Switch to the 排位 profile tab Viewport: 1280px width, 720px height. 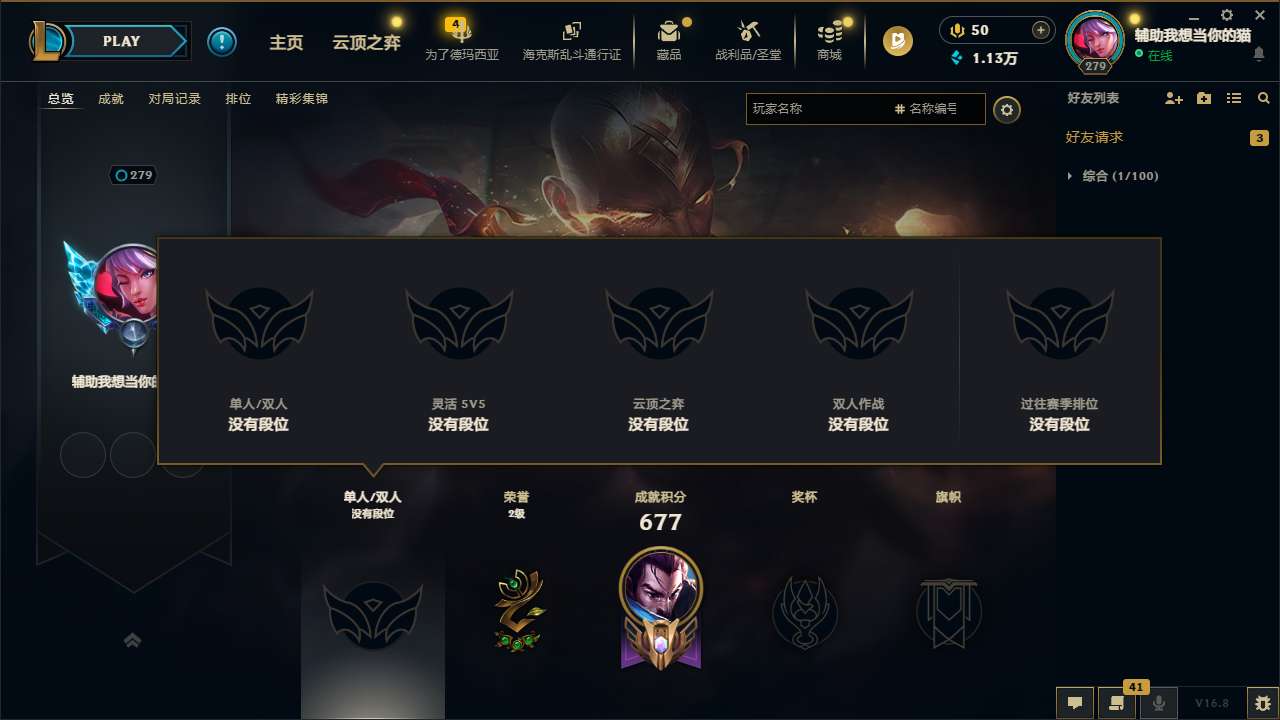tap(238, 99)
